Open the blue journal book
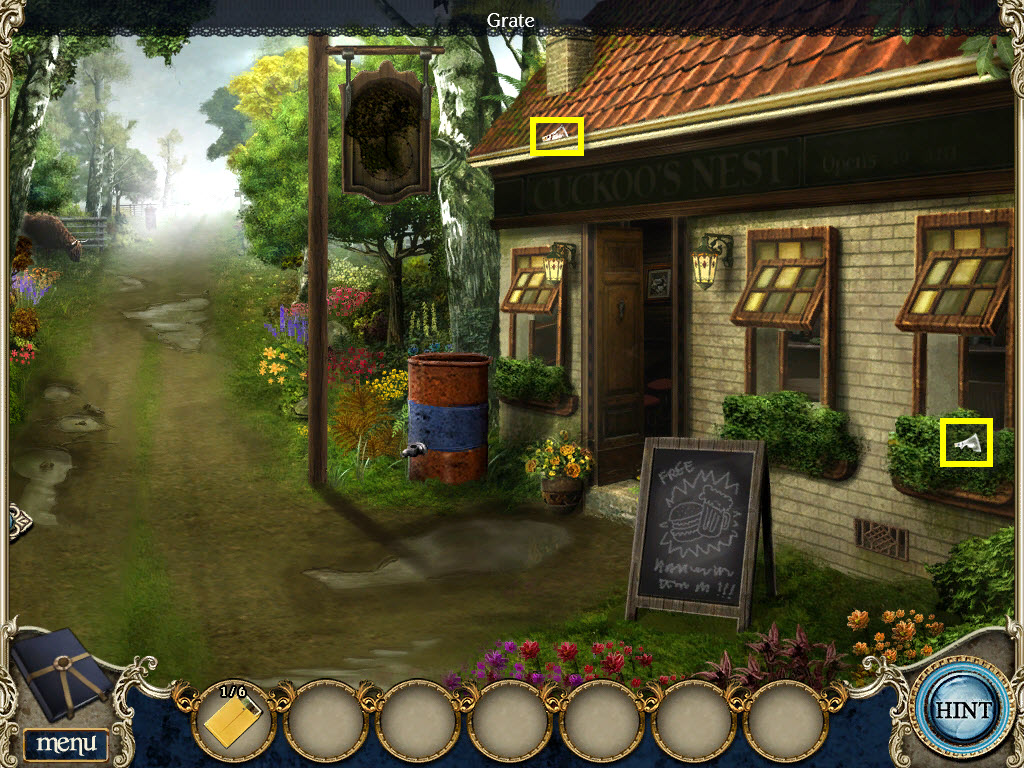The height and width of the screenshot is (768, 1024). [62, 672]
